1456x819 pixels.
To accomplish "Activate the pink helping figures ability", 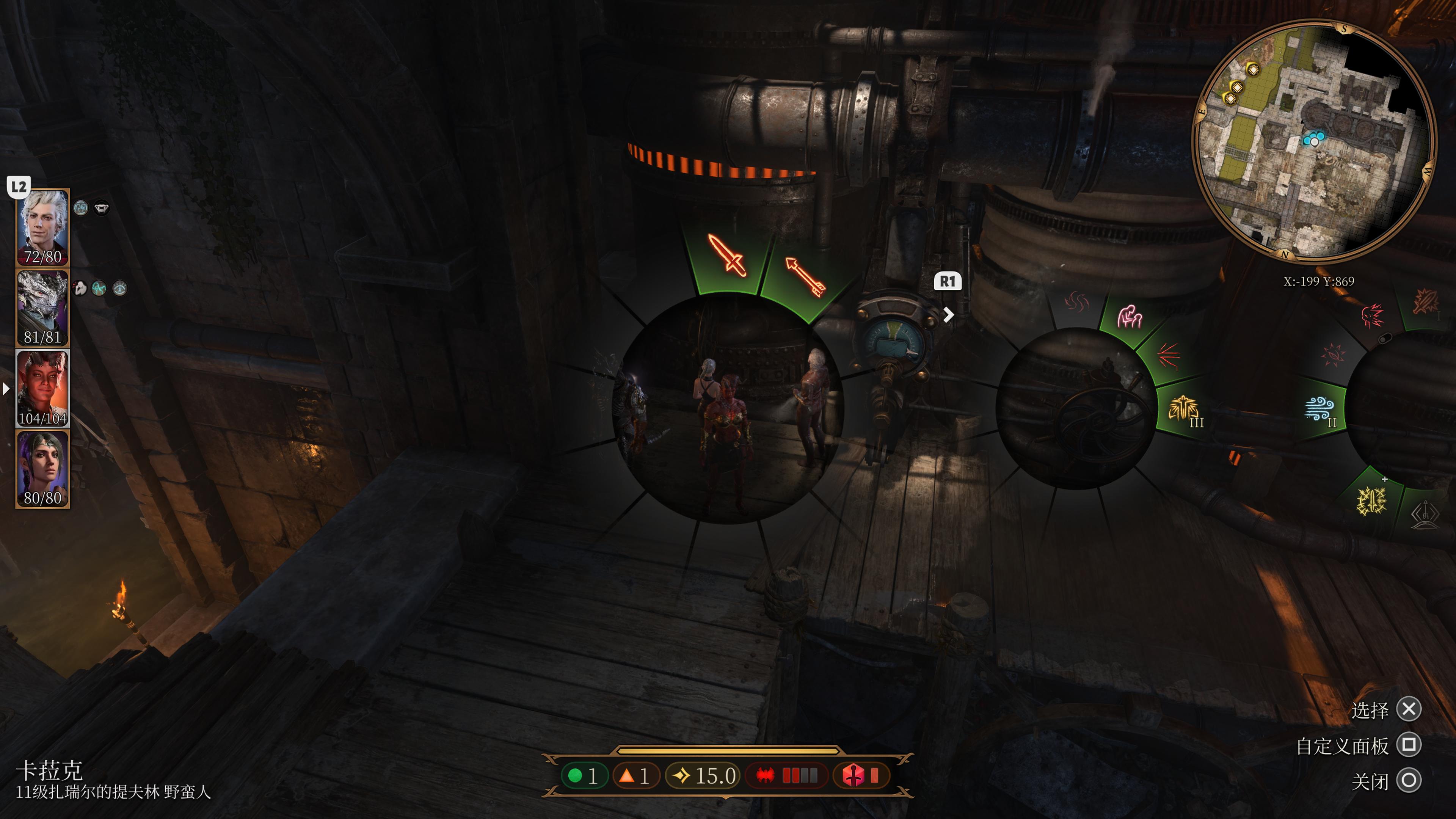I will click(x=1129, y=317).
